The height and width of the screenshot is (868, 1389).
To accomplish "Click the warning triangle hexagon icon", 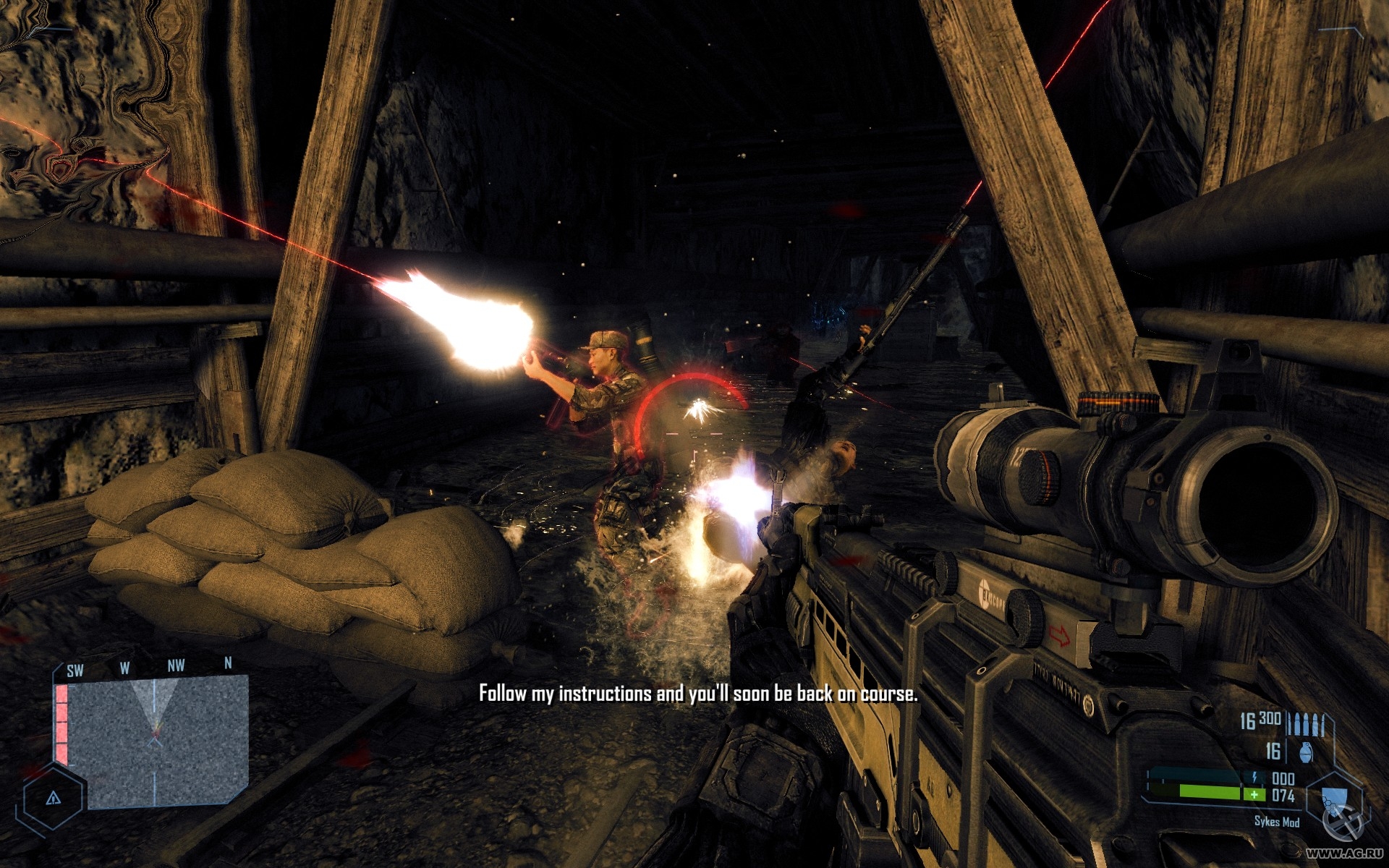I will pos(53,798).
